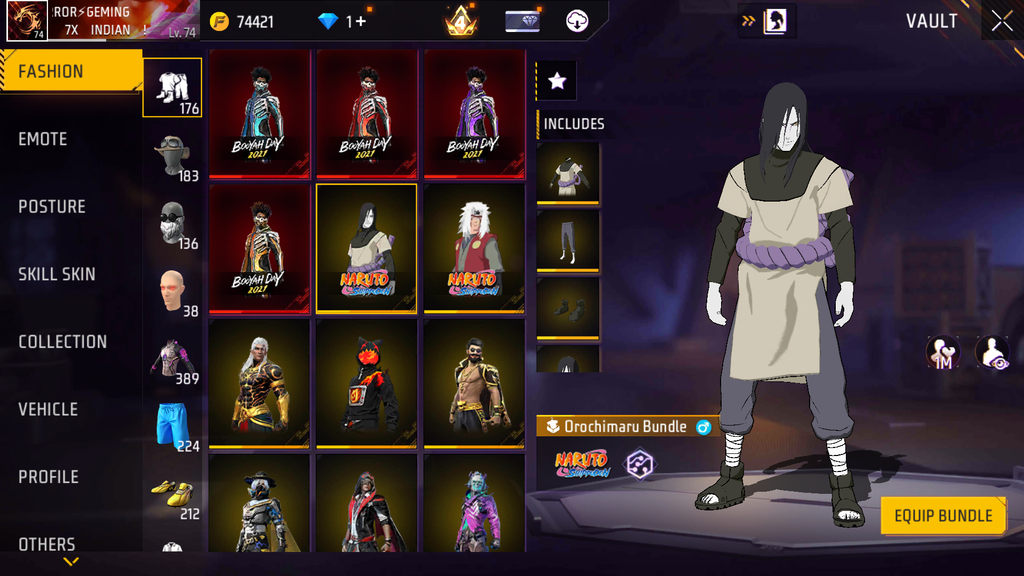Select the yellow shoes subcategory
Viewport: 1024px width, 576px height.
173,493
